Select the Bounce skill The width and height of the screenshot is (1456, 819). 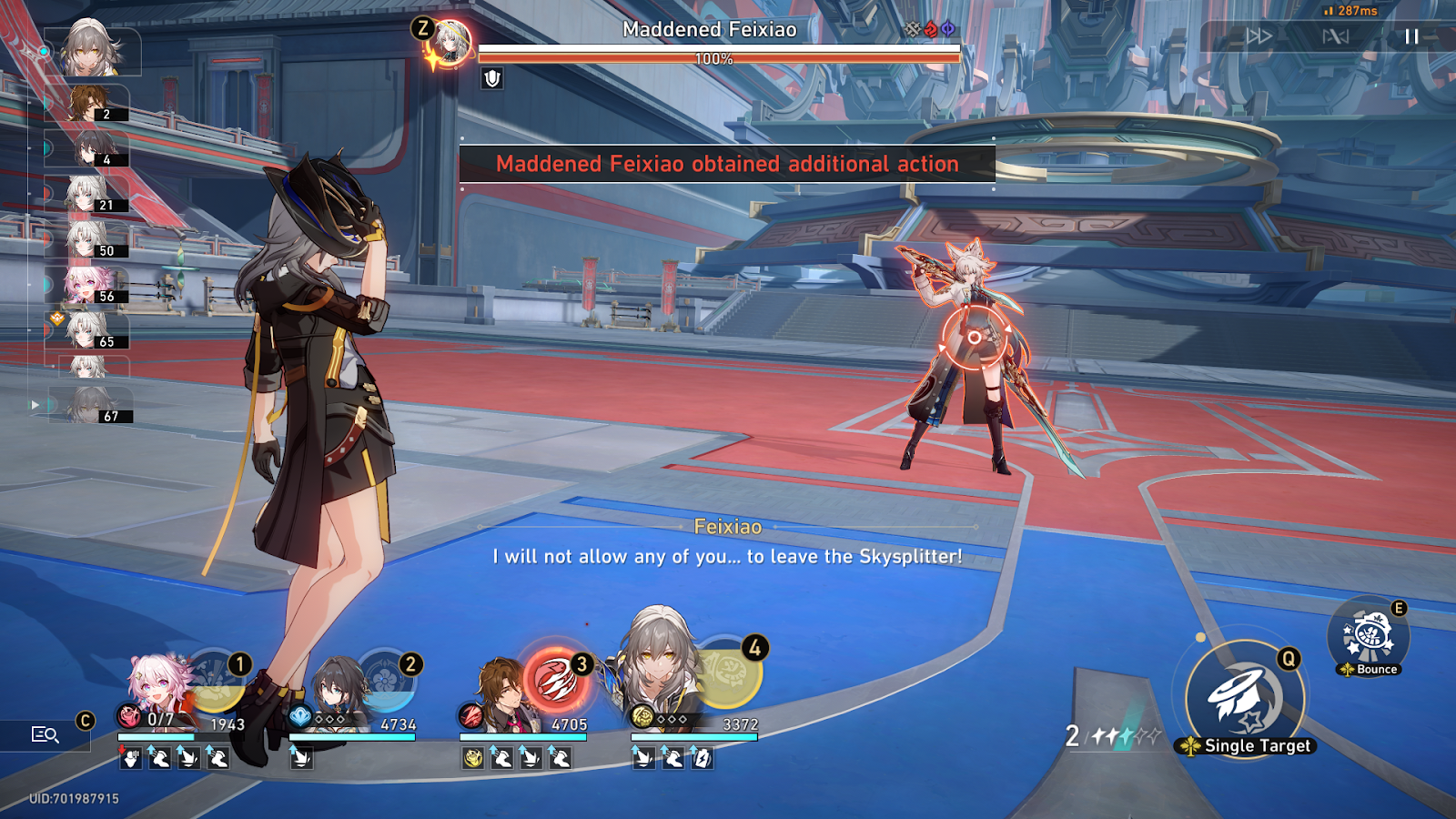[1369, 636]
